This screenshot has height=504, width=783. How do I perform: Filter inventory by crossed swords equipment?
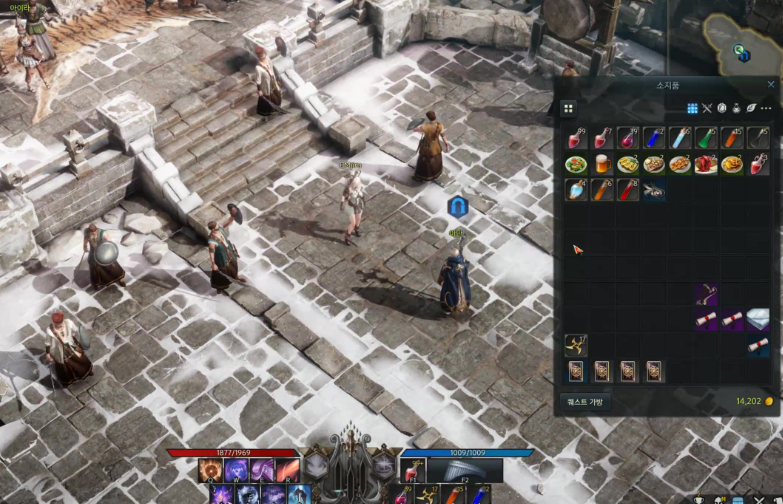[707, 108]
